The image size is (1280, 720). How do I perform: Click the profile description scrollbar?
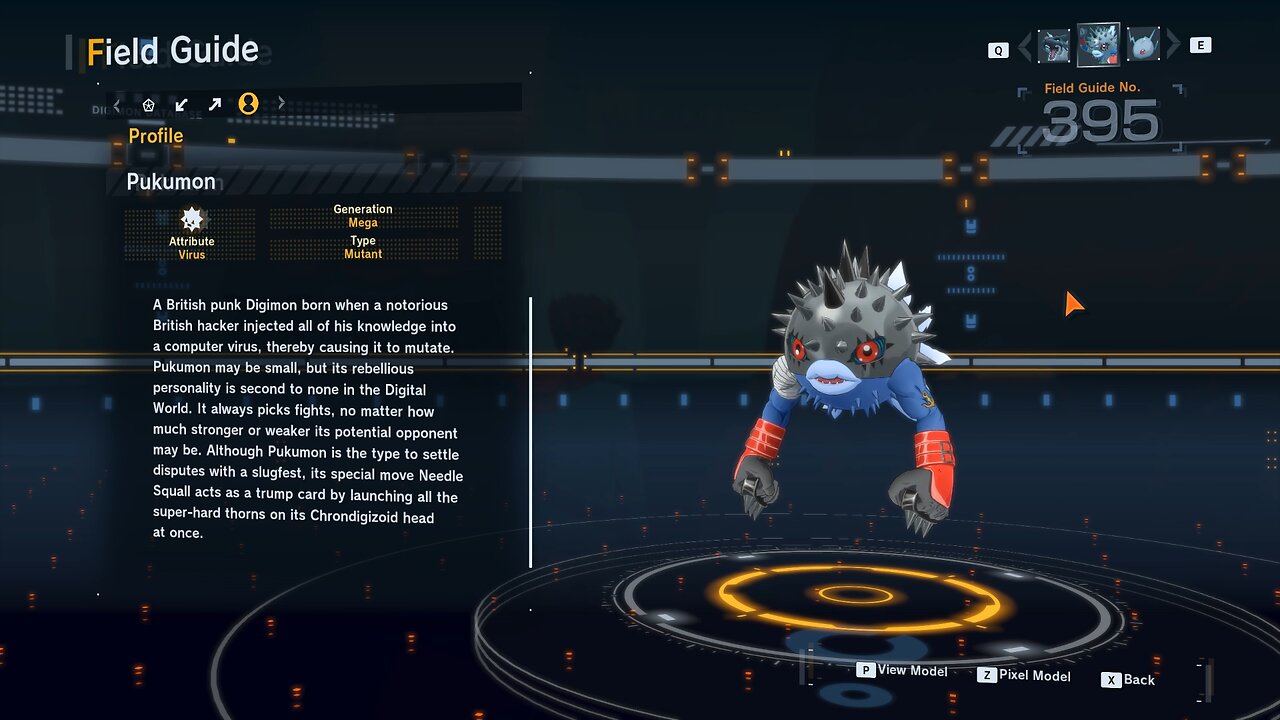[530, 432]
